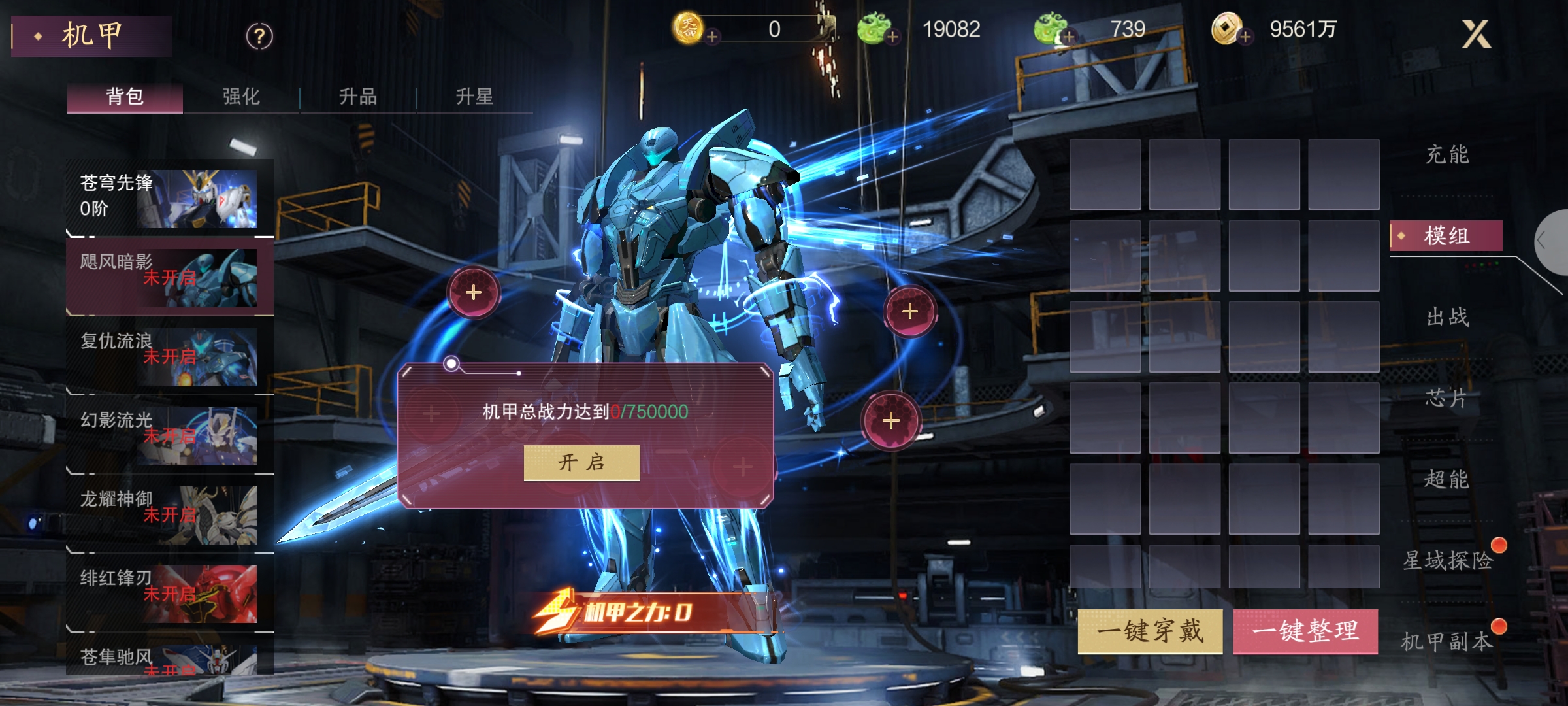Select the 绯红锋刃 mecha entry

[x=169, y=594]
